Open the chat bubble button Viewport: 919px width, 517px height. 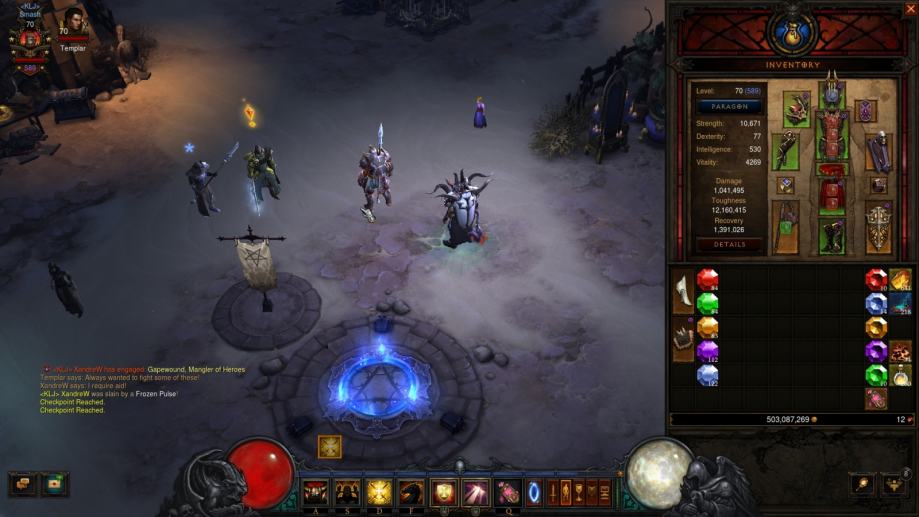(20, 484)
